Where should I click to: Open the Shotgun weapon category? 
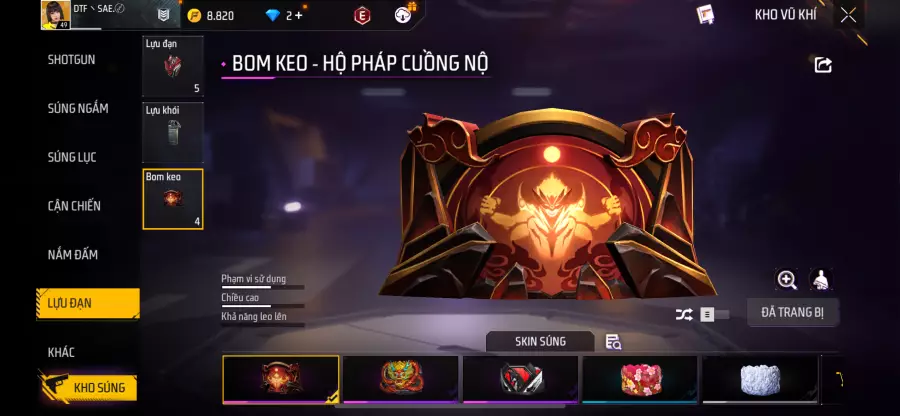click(x=72, y=60)
